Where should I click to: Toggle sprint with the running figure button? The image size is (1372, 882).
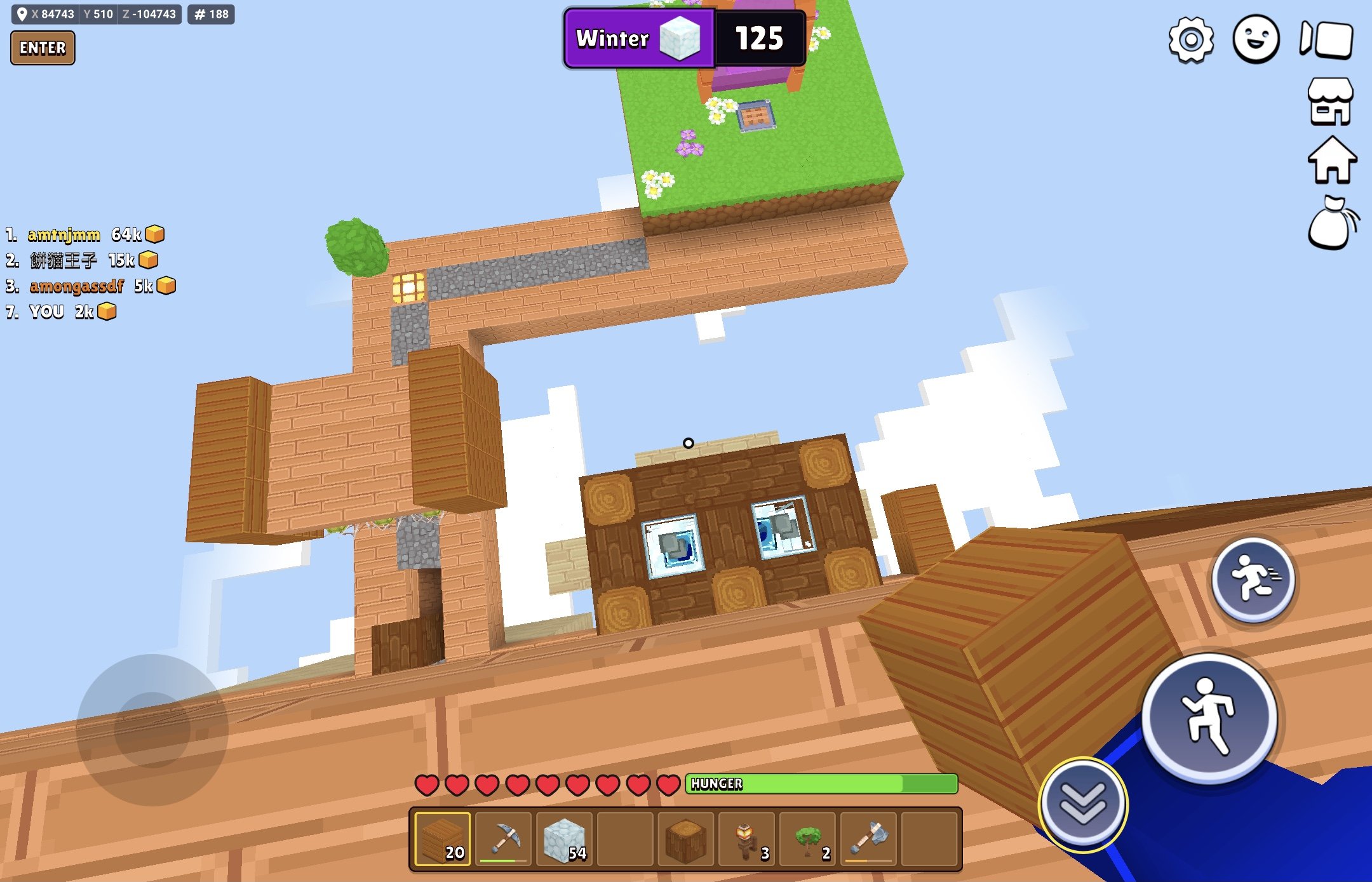pos(1253,579)
